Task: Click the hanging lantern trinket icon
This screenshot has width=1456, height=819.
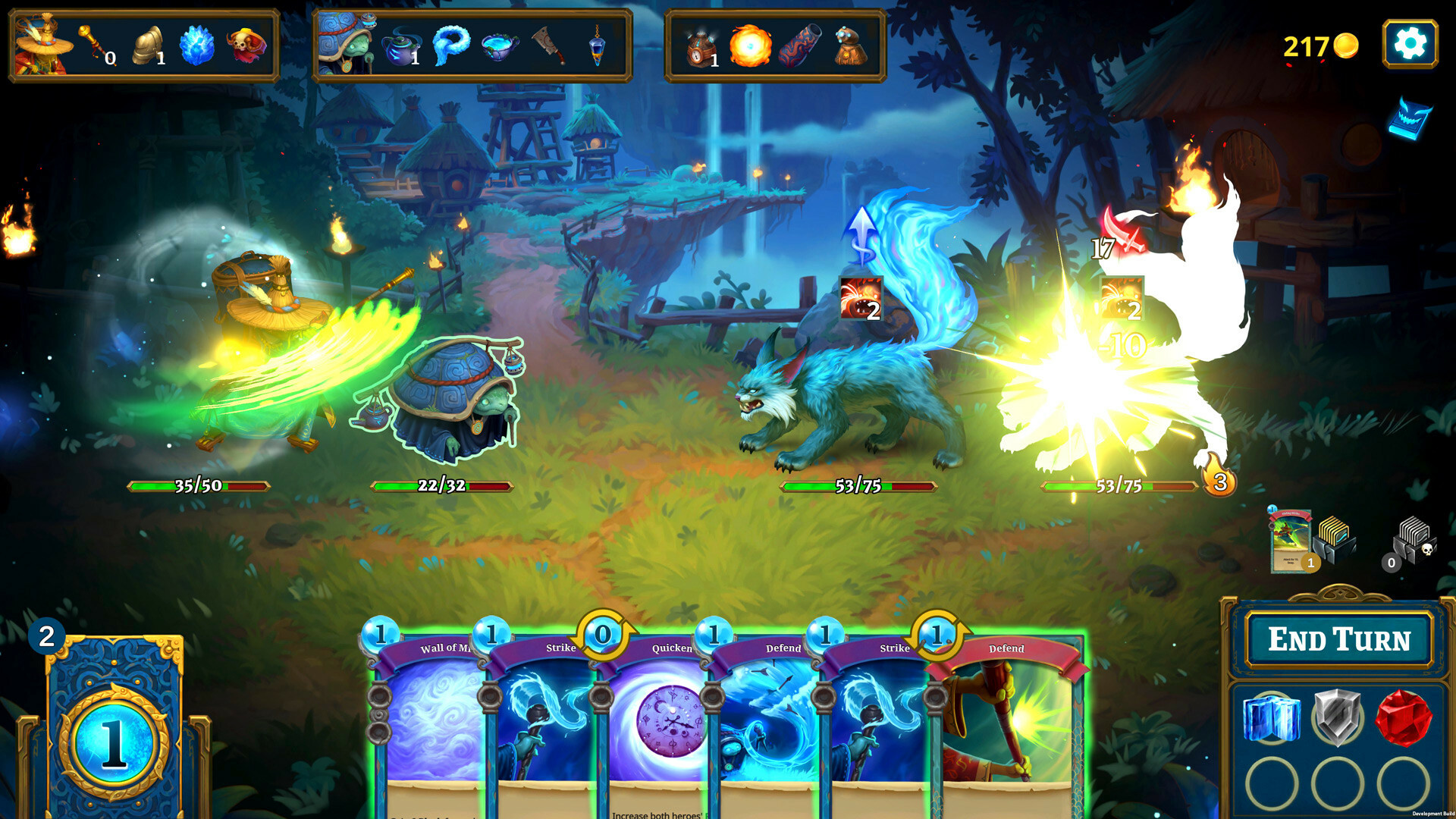Action: tap(599, 47)
